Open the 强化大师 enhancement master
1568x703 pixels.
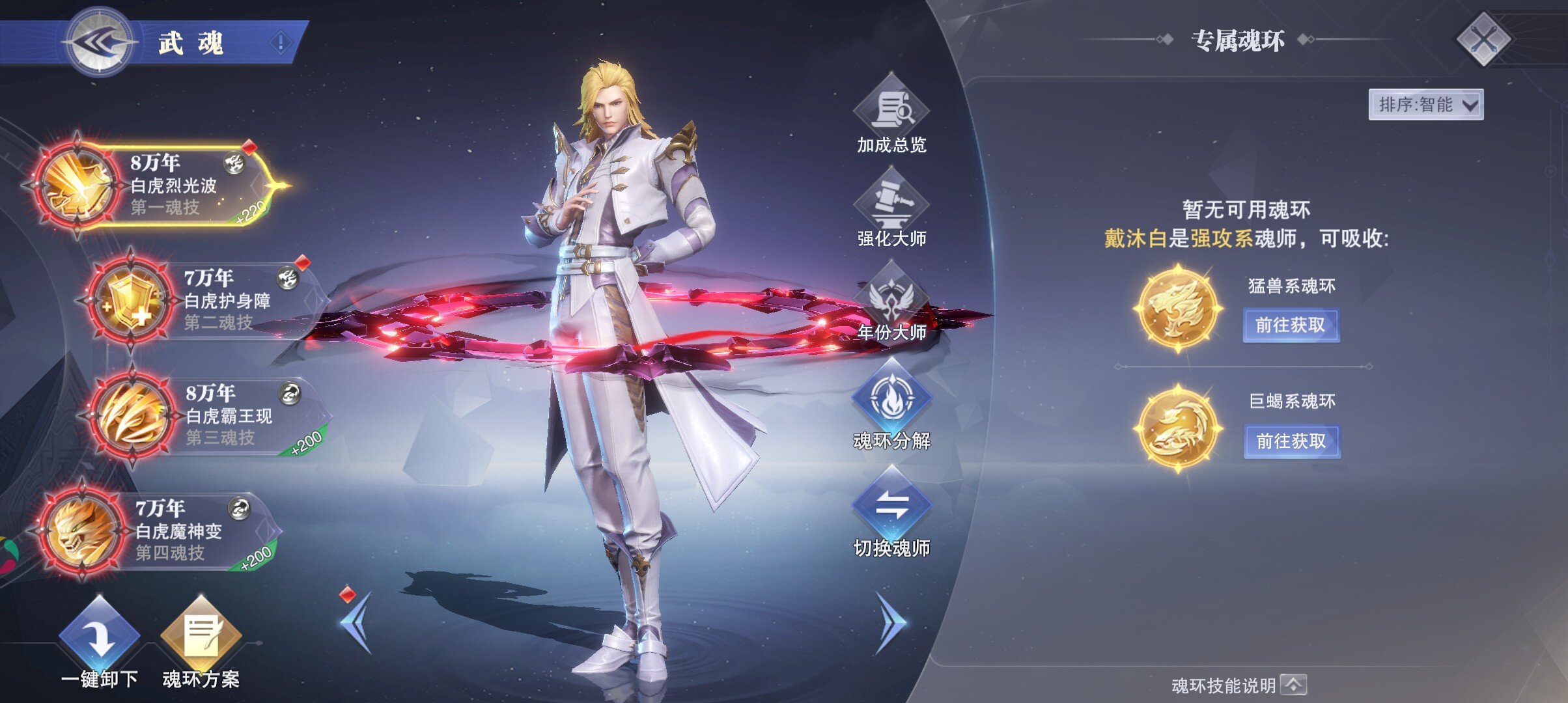(x=891, y=207)
